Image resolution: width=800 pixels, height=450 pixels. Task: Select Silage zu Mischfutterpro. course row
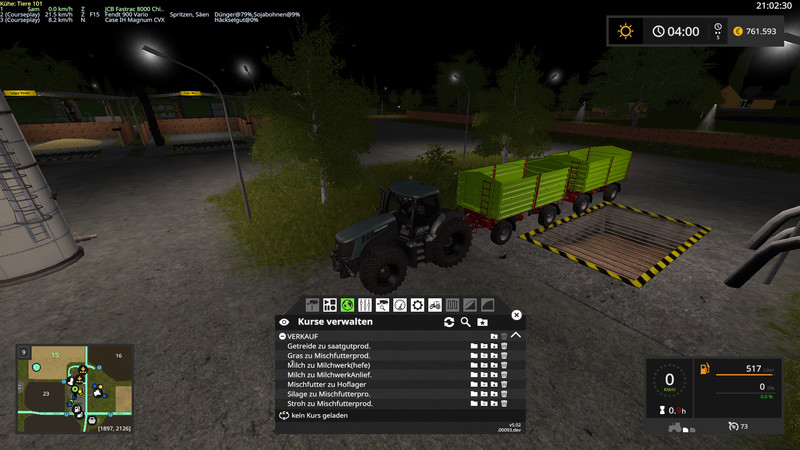click(x=331, y=394)
